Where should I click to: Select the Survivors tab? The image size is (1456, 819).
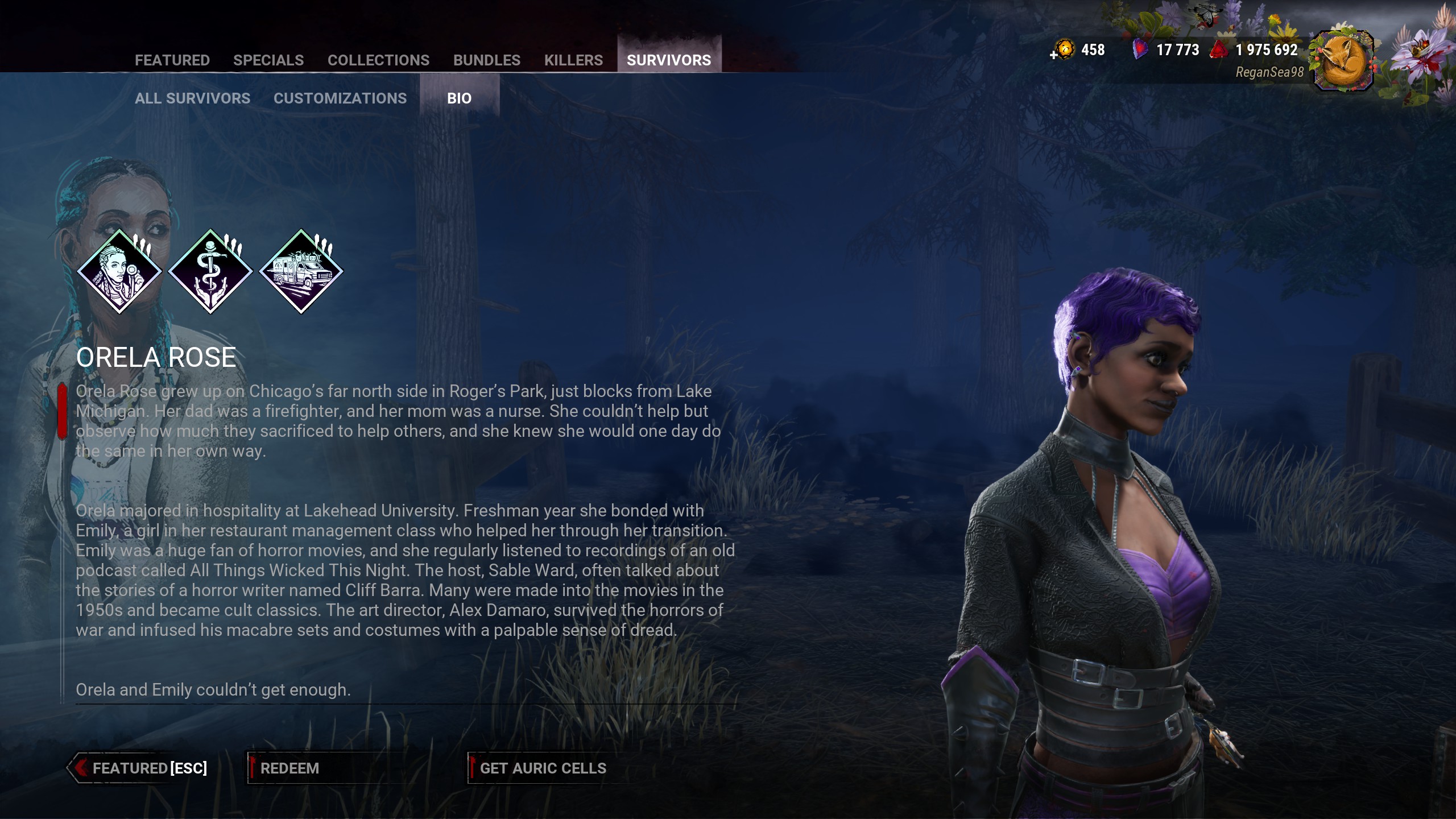669,60
